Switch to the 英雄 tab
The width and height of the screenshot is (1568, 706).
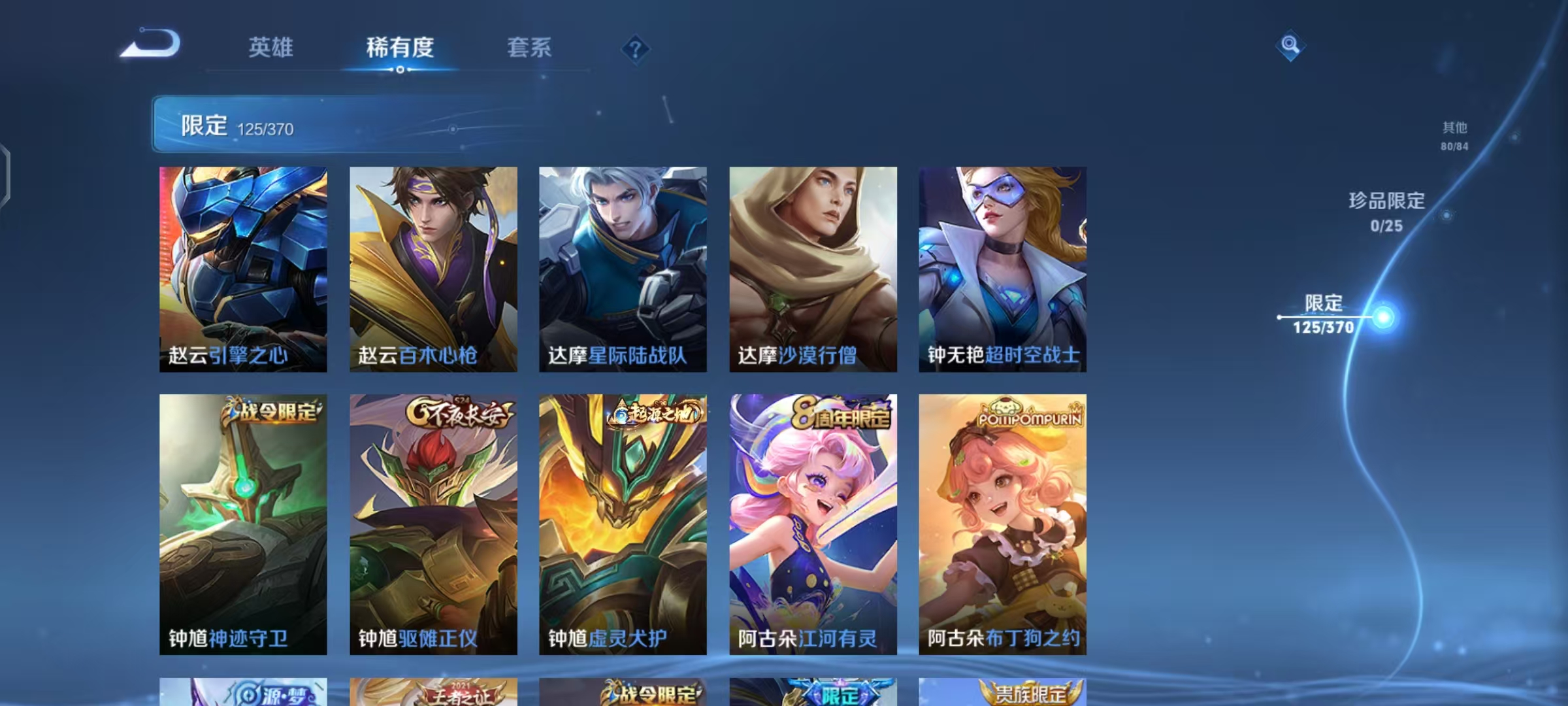coord(270,48)
